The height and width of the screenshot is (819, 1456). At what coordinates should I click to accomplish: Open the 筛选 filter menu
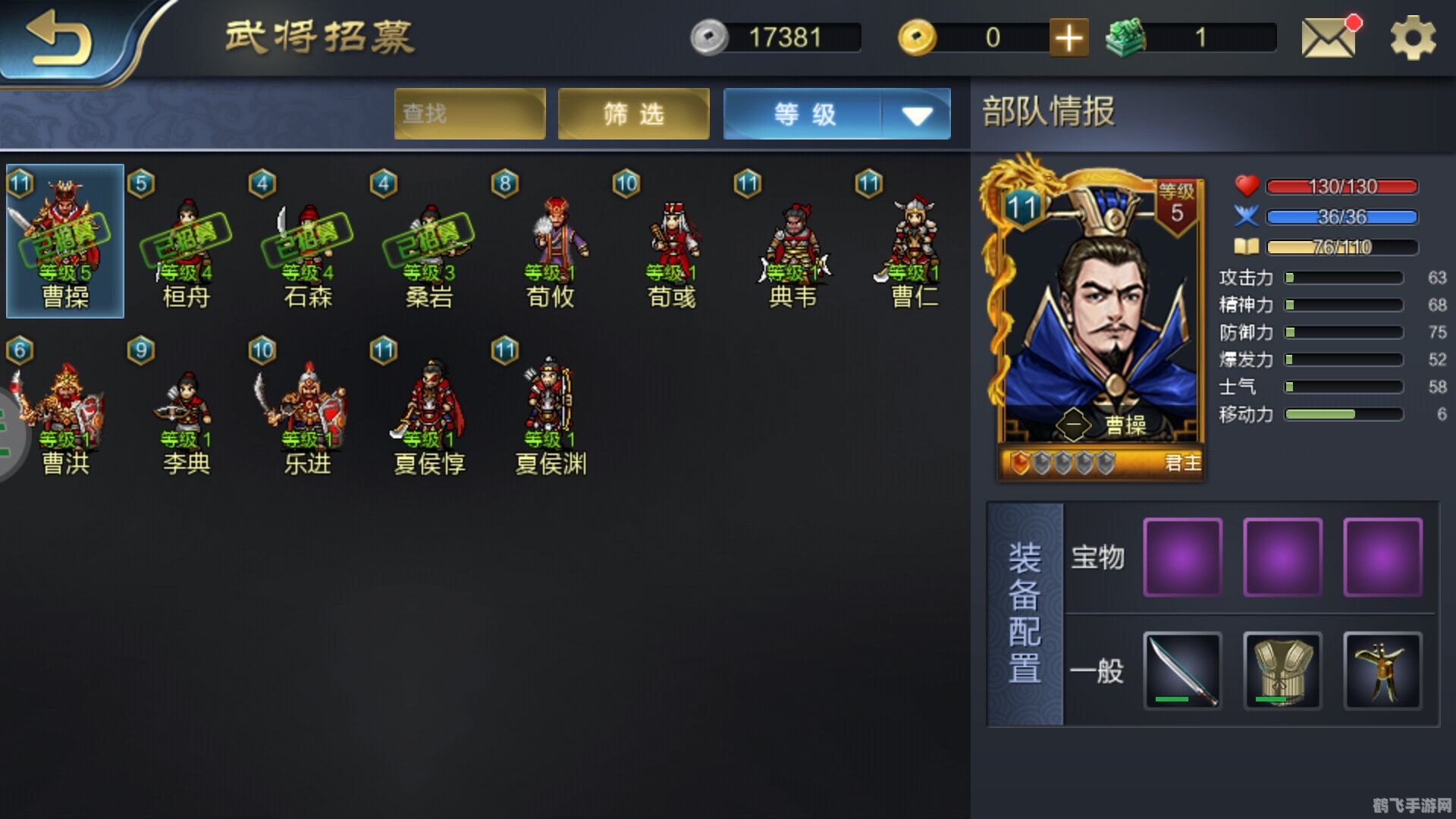tap(634, 114)
